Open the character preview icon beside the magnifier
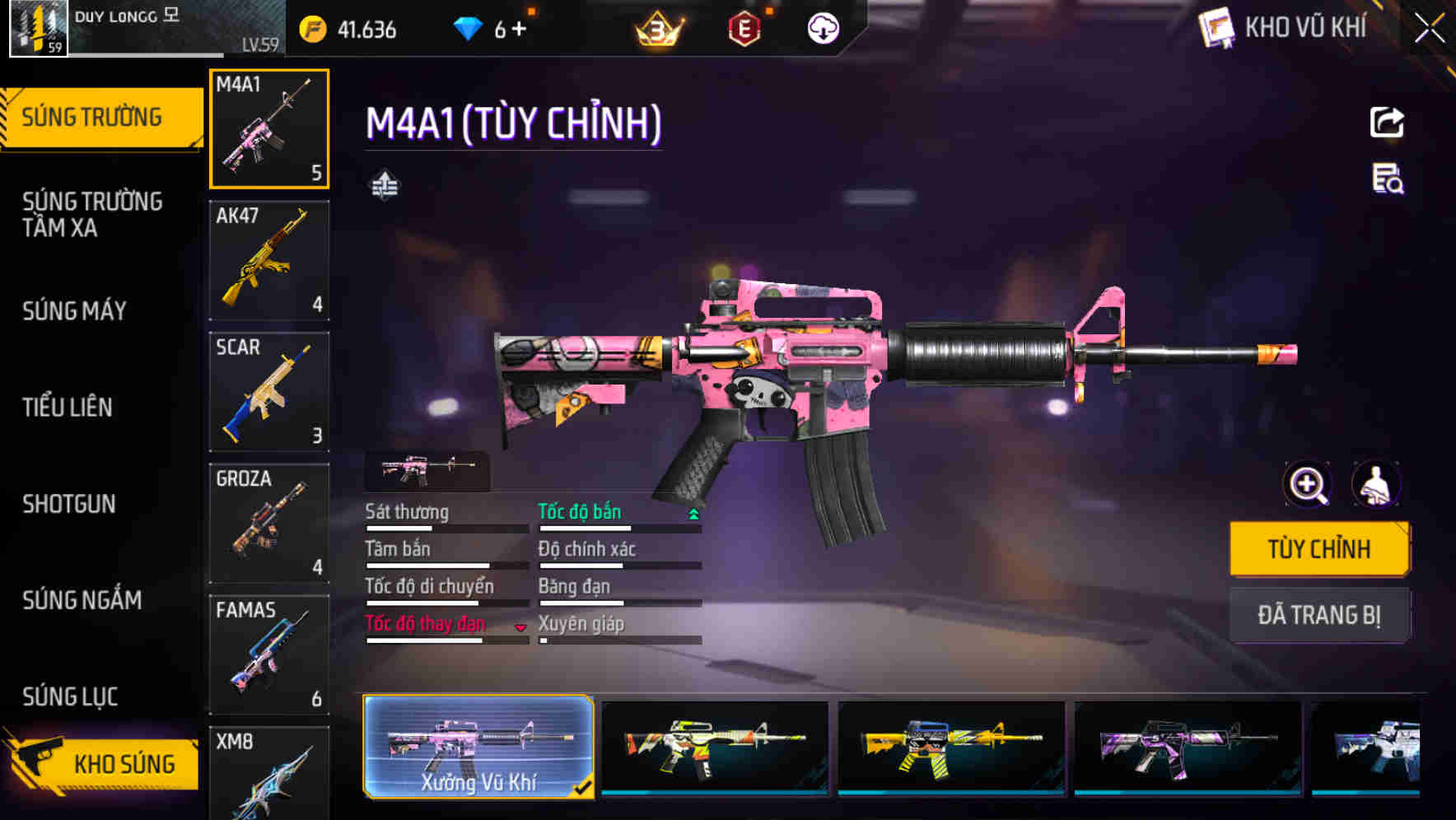The width and height of the screenshot is (1456, 820). [x=1376, y=485]
